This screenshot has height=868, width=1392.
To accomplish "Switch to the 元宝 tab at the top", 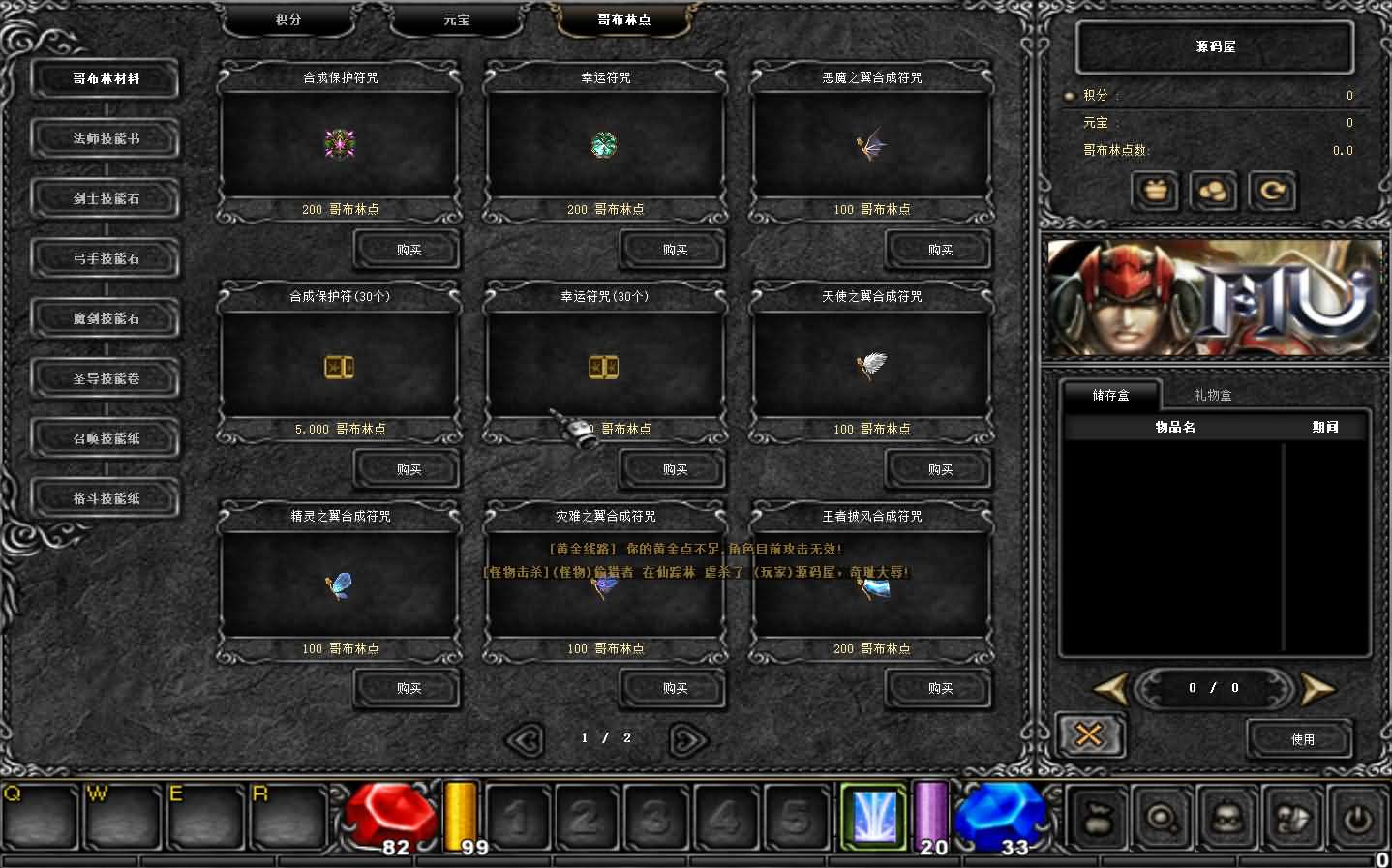I will (454, 17).
